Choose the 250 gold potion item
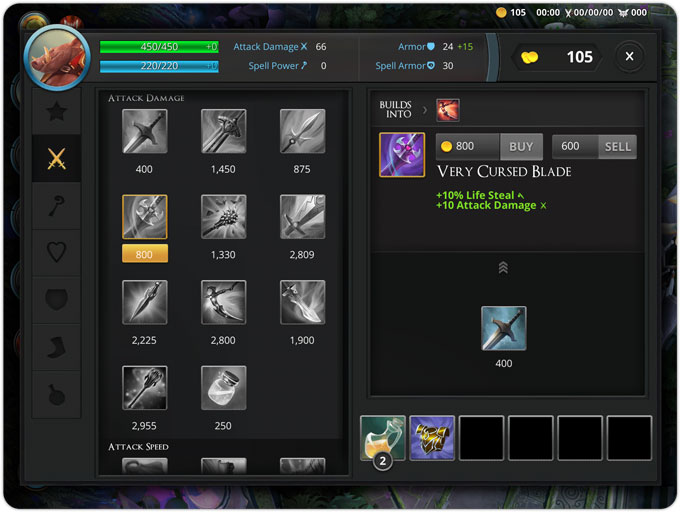The width and height of the screenshot is (680, 512). click(223, 388)
